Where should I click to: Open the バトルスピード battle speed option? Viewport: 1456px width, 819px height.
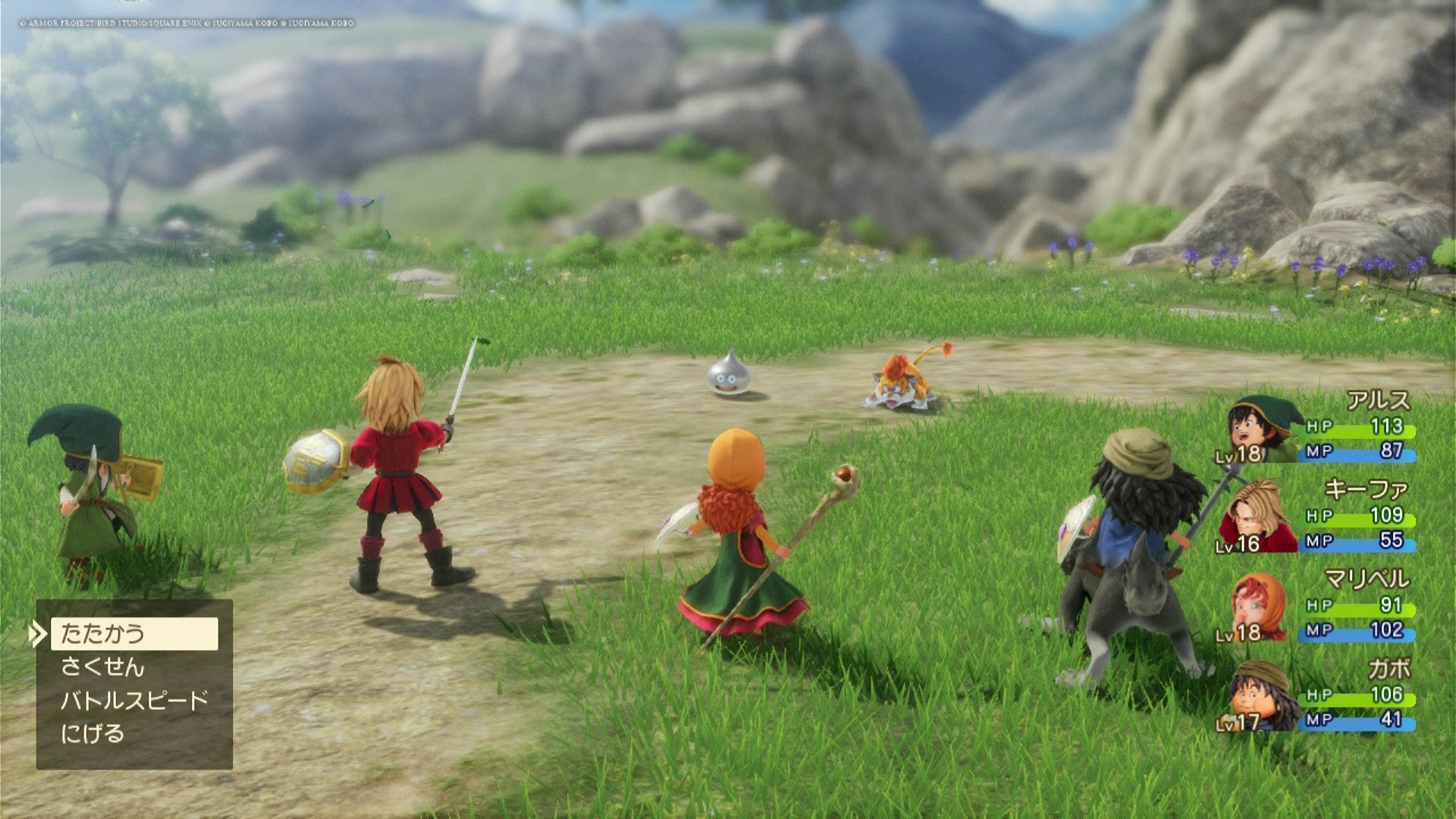click(x=134, y=701)
